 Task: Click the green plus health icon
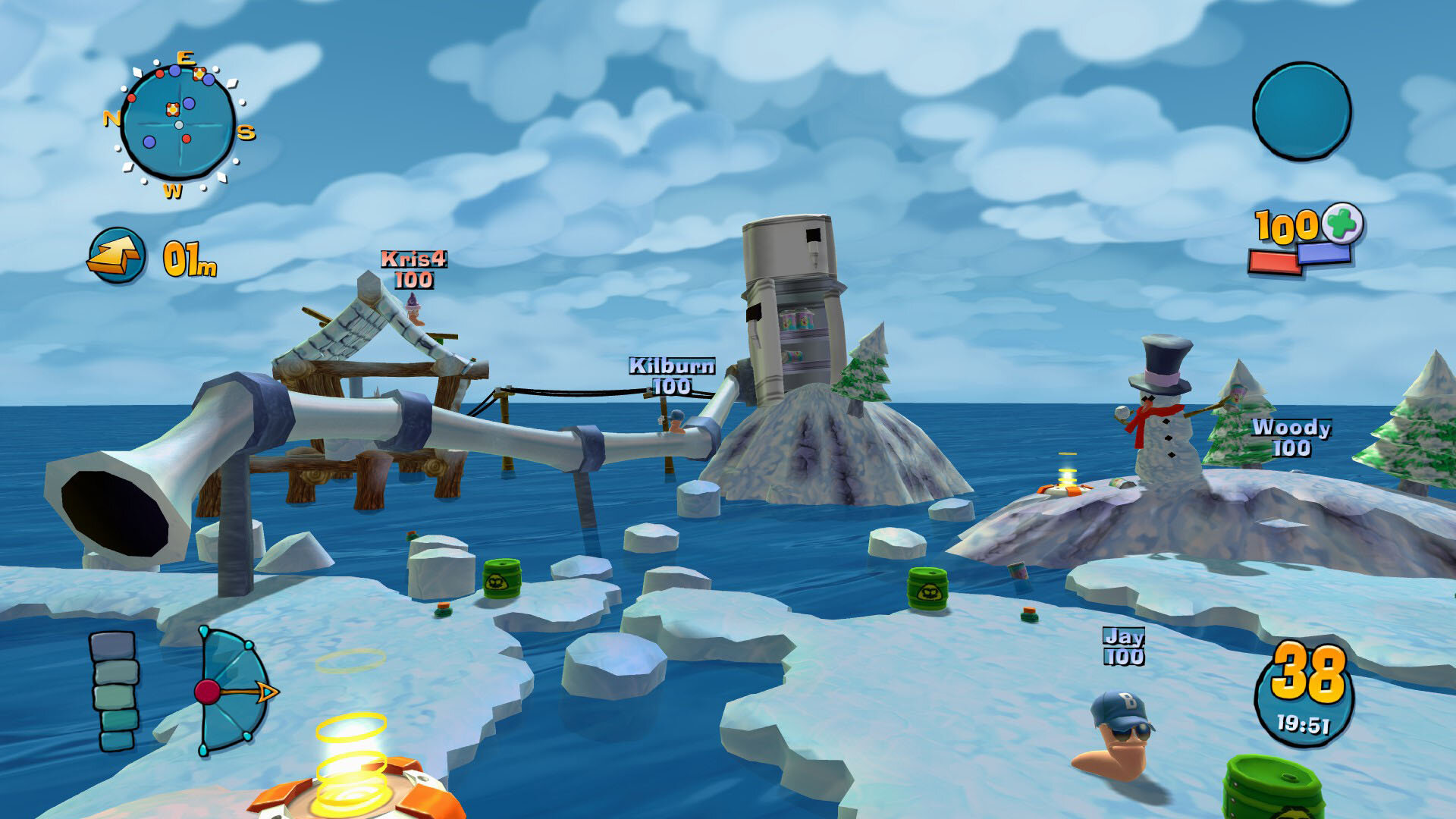pos(1342,224)
